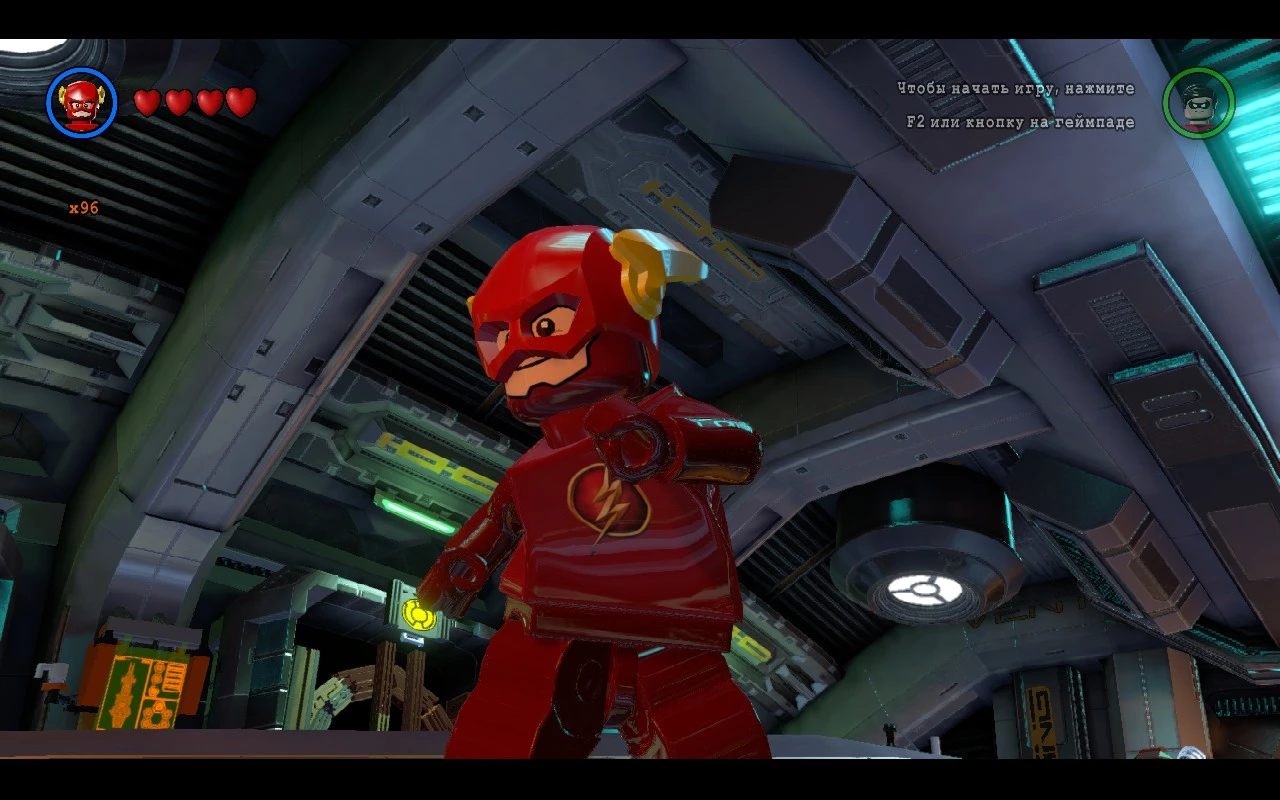Click the stud counter showing x96
The height and width of the screenshot is (800, 1280).
pos(82,209)
